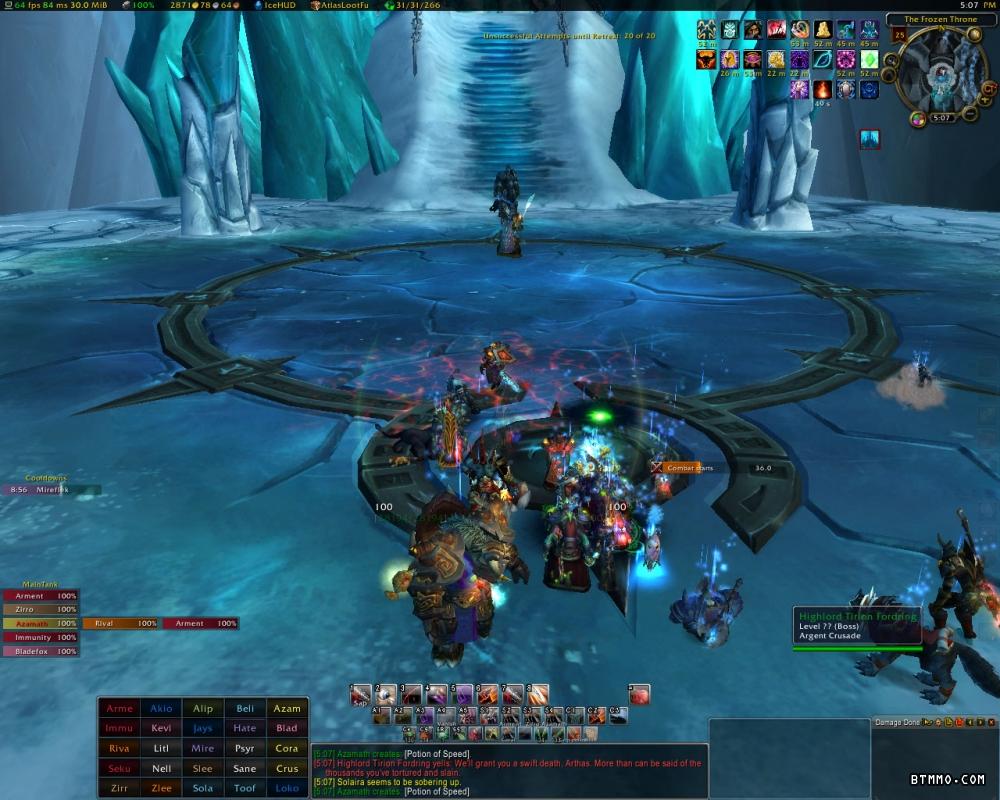
Task: Click the multicolored orb minimap button
Action: (x=918, y=119)
